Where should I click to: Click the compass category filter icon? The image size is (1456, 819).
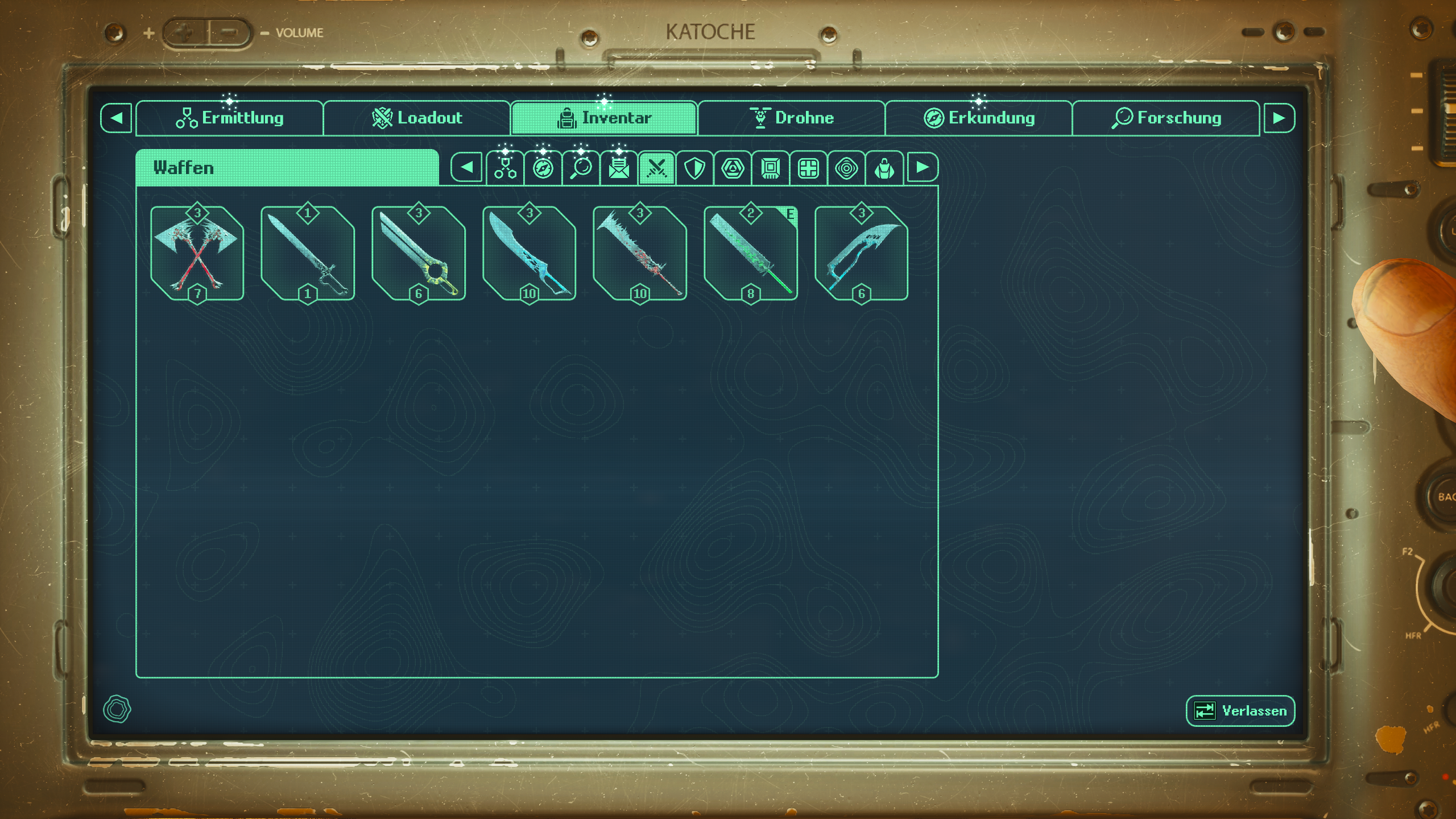542,167
